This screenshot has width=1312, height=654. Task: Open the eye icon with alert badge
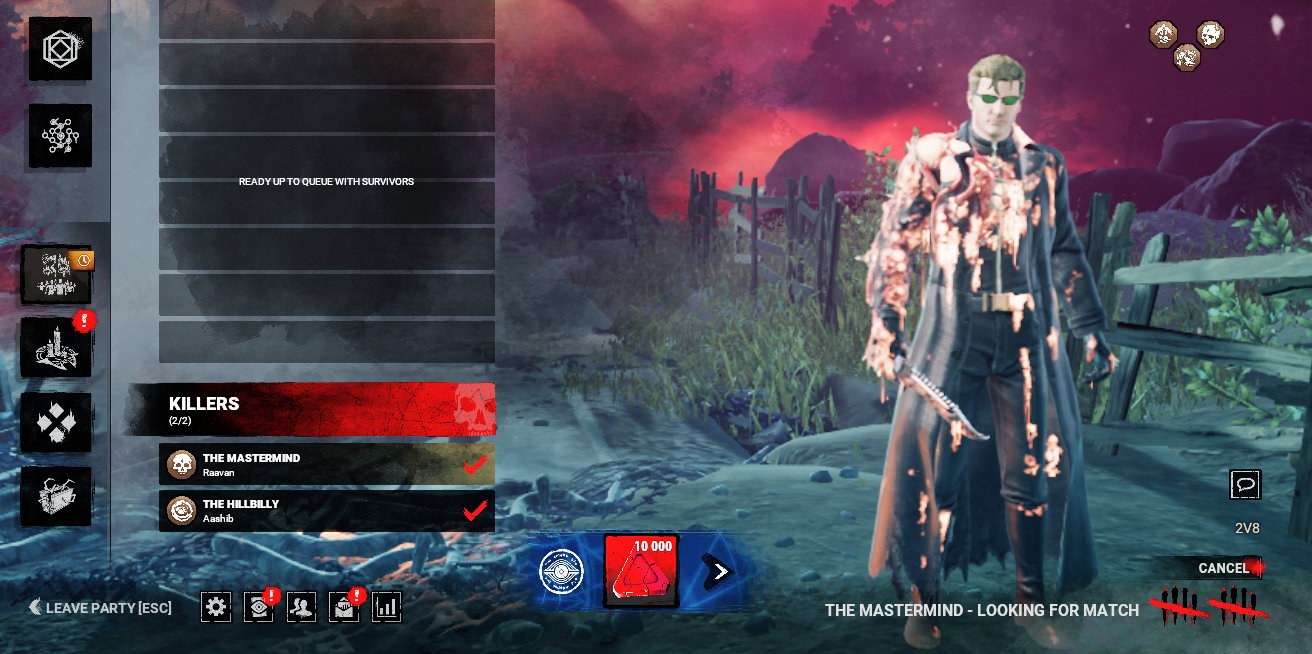(258, 606)
